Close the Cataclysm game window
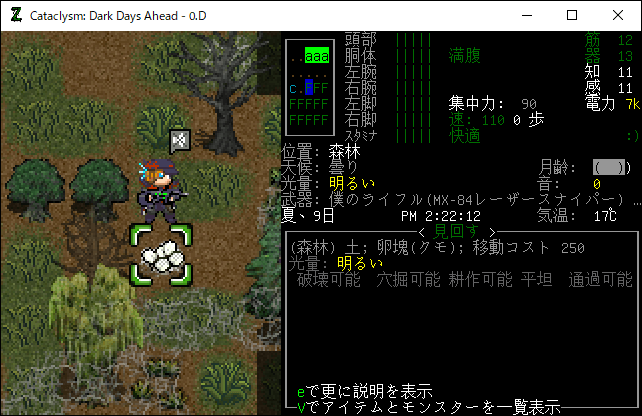642x416 pixels. point(618,15)
